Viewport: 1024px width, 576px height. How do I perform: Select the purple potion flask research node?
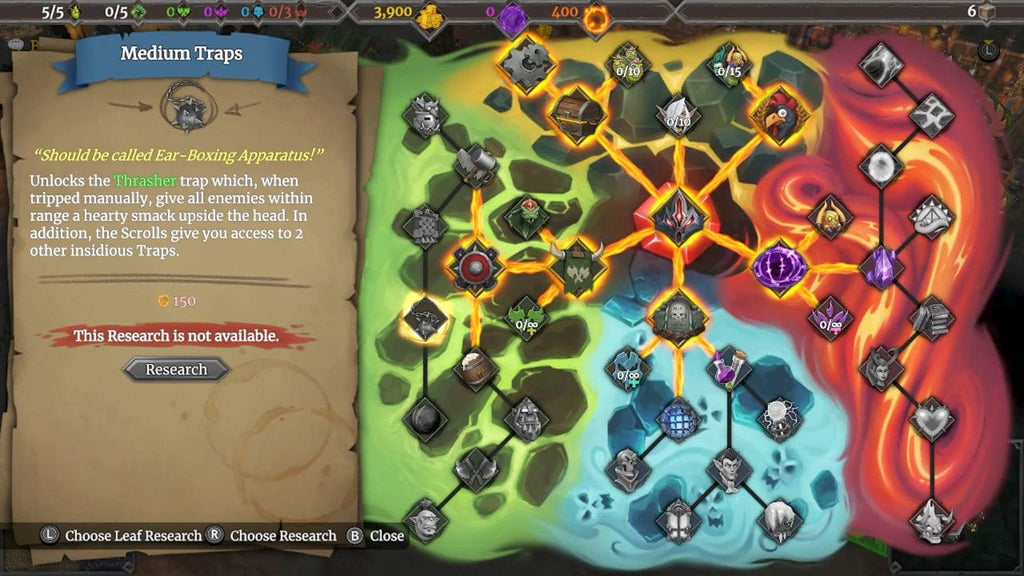coord(729,368)
